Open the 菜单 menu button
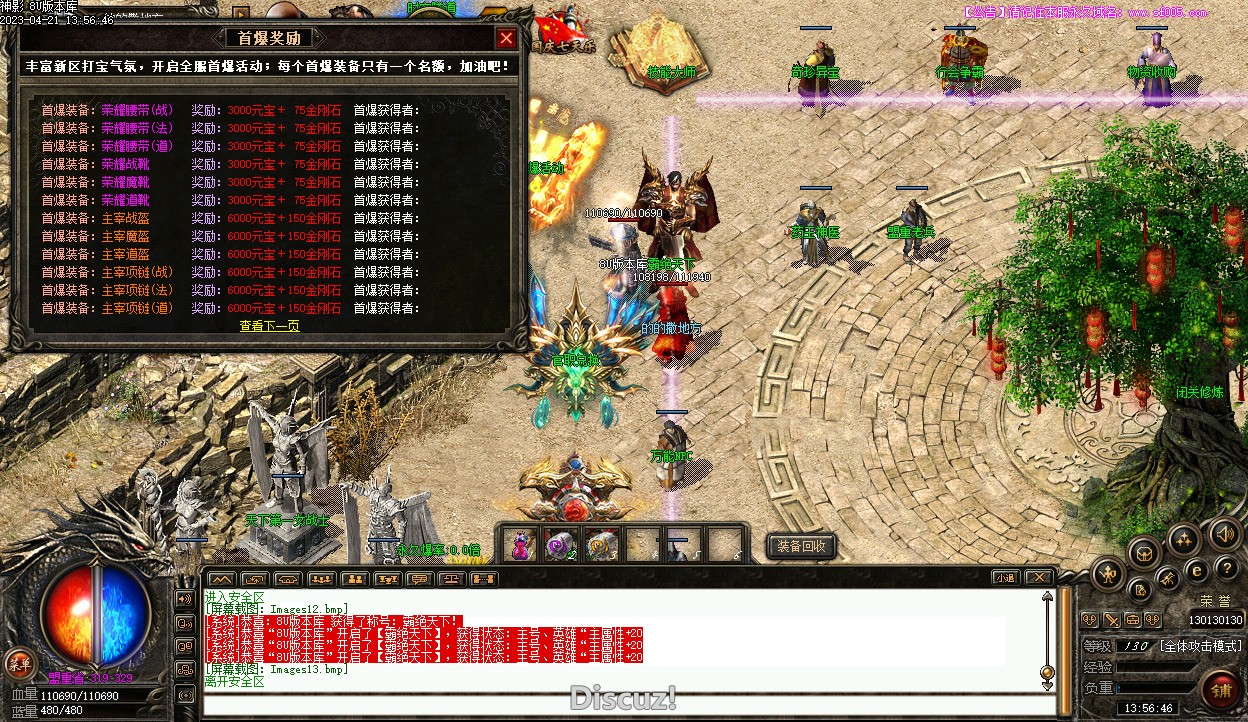 18,662
